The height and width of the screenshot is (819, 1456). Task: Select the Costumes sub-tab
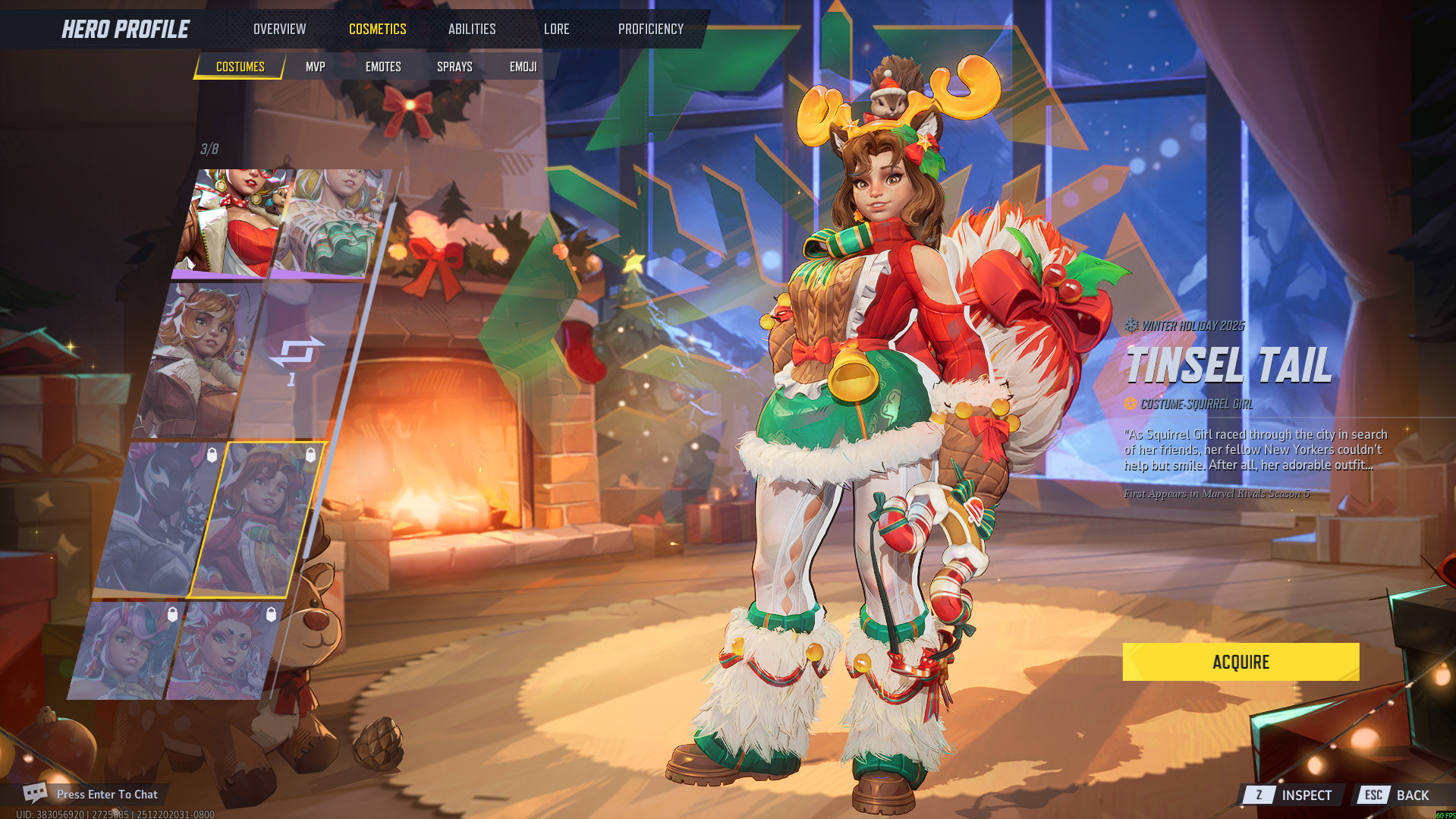(240, 67)
